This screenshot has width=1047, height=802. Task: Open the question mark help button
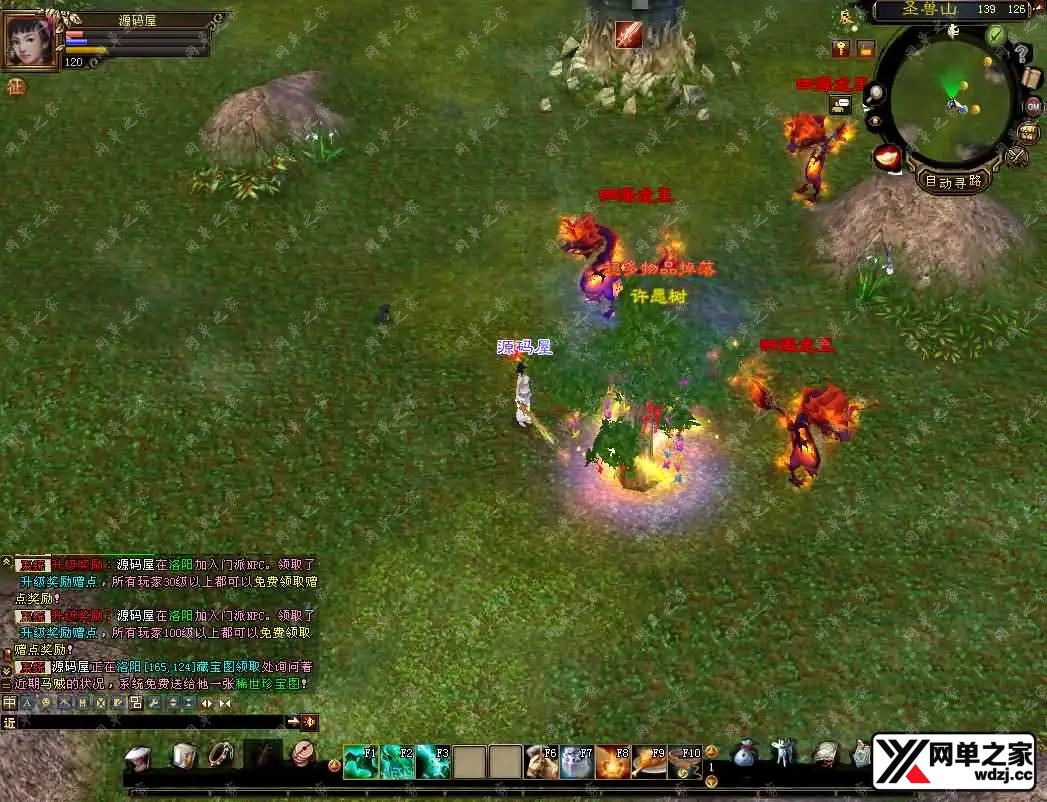(1022, 54)
